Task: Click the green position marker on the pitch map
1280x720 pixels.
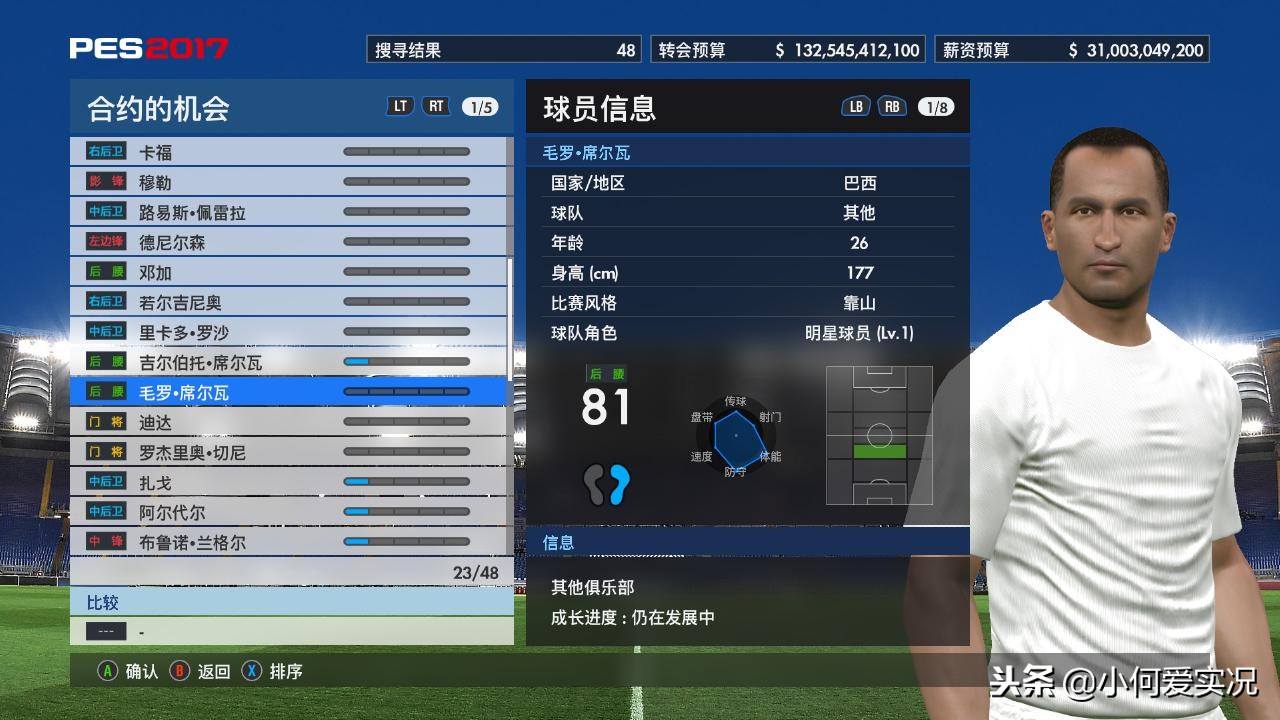Action: [879, 450]
